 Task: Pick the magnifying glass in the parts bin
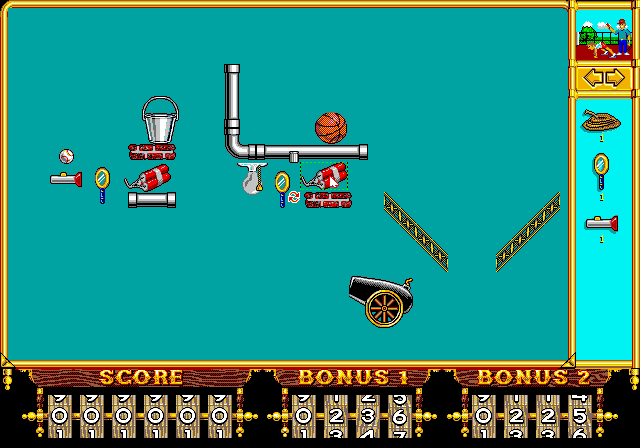tap(601, 170)
